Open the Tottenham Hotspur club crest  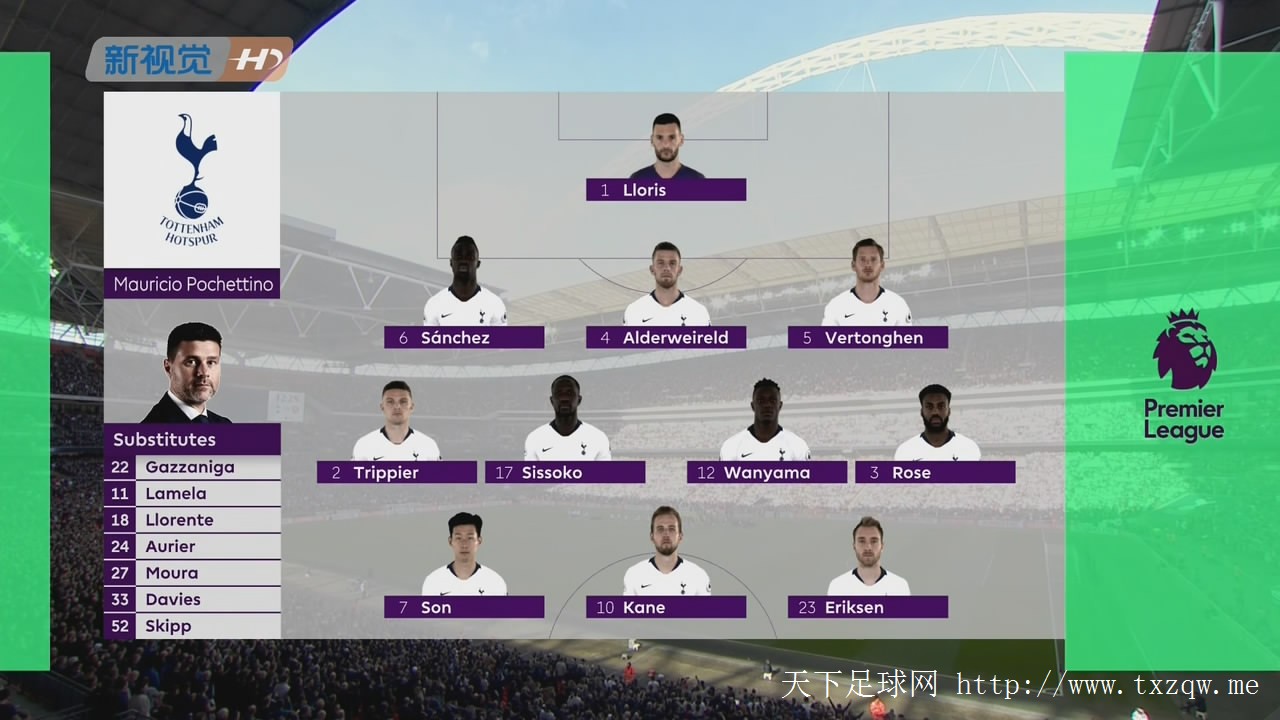(x=192, y=180)
